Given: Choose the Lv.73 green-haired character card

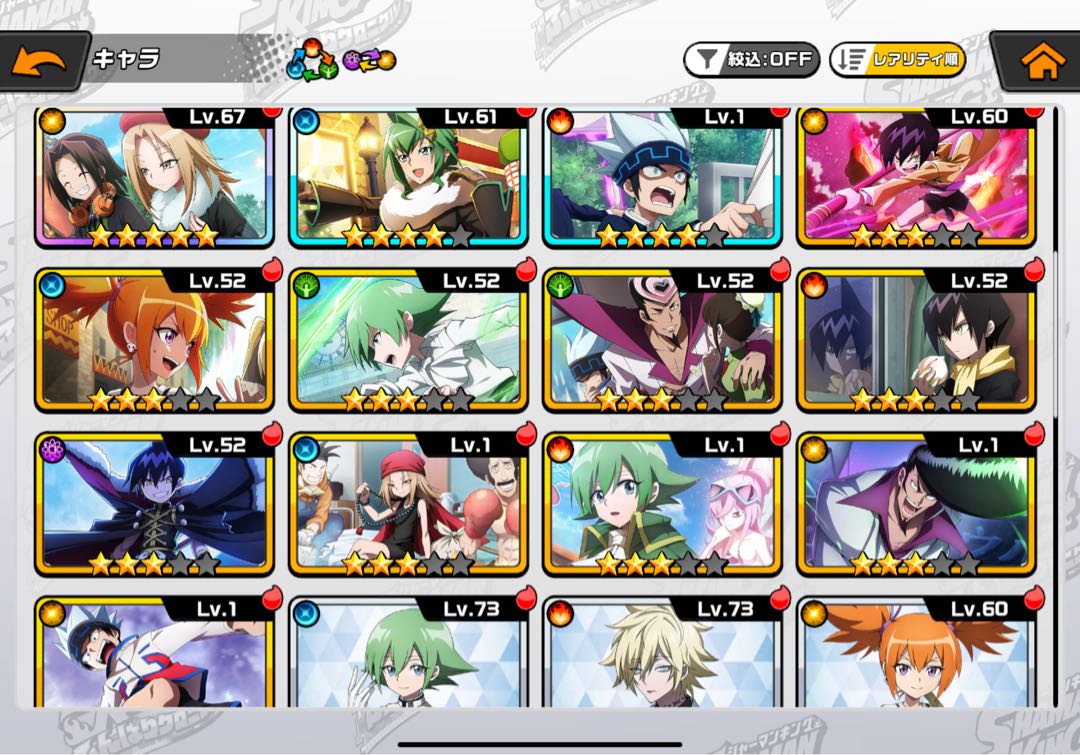Looking at the screenshot, I should (x=408, y=655).
